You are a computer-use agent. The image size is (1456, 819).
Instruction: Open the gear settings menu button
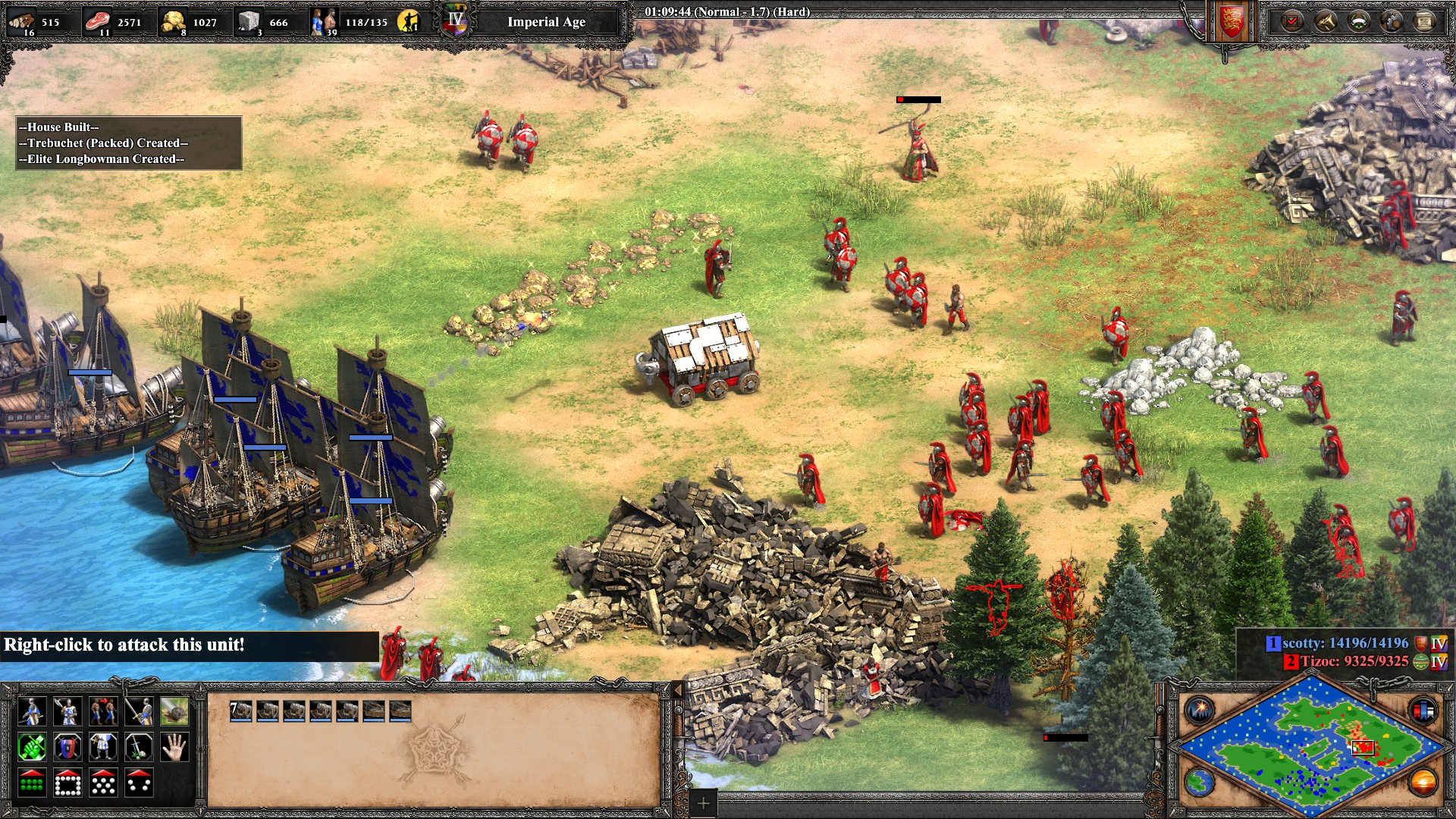click(x=1392, y=21)
